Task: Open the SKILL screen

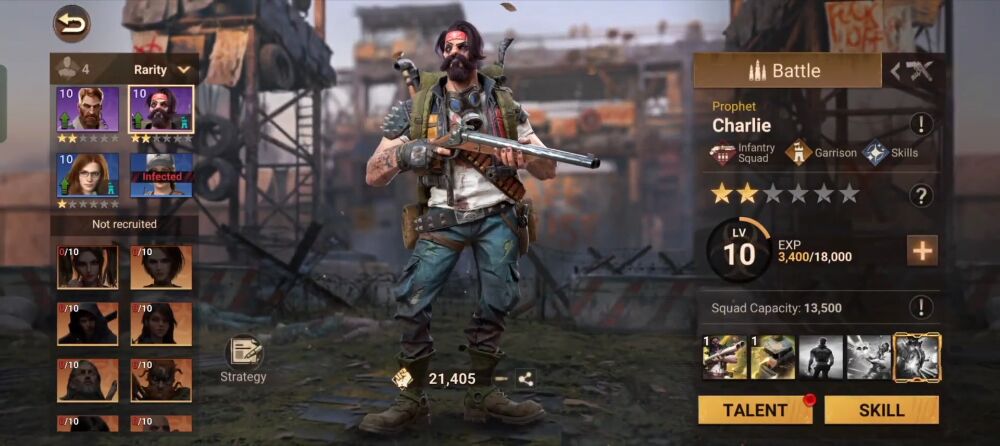Action: 881,410
